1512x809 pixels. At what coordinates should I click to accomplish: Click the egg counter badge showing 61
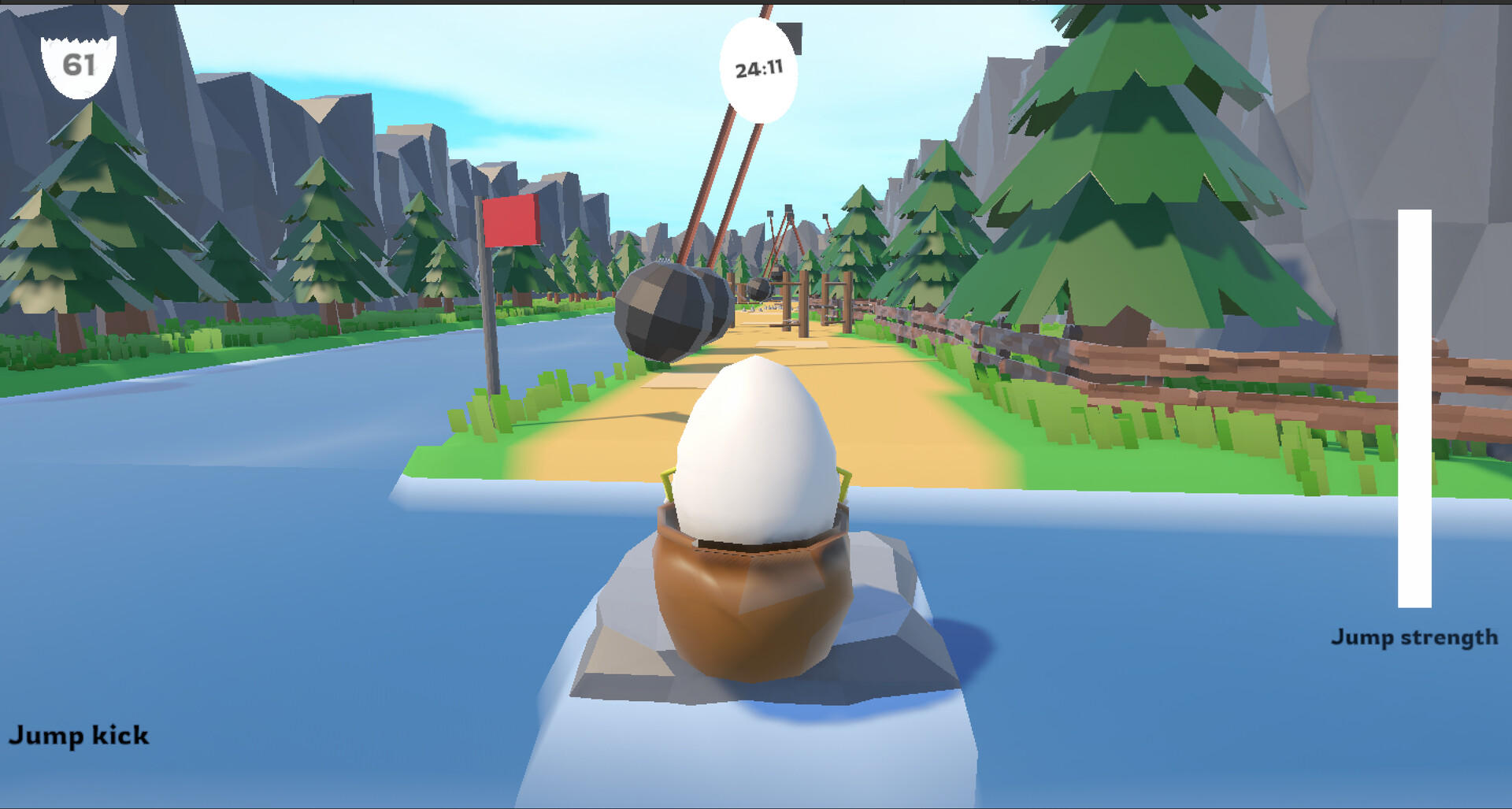tap(79, 63)
